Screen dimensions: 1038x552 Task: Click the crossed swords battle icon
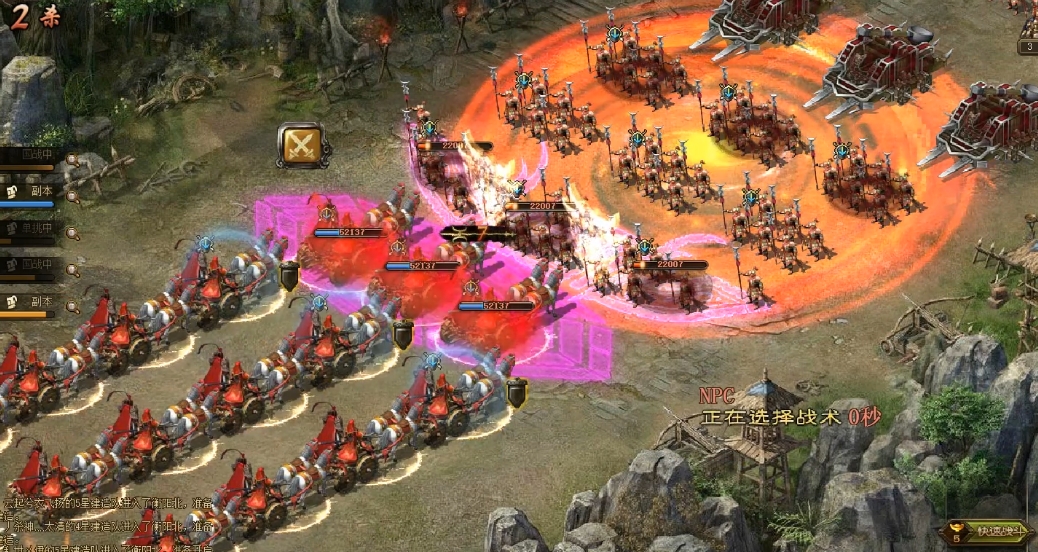coord(299,146)
